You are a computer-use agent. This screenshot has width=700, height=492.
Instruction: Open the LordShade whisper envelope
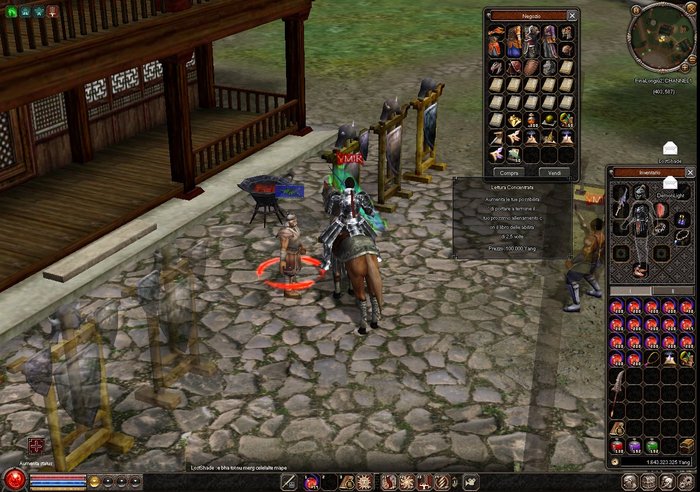[670, 148]
